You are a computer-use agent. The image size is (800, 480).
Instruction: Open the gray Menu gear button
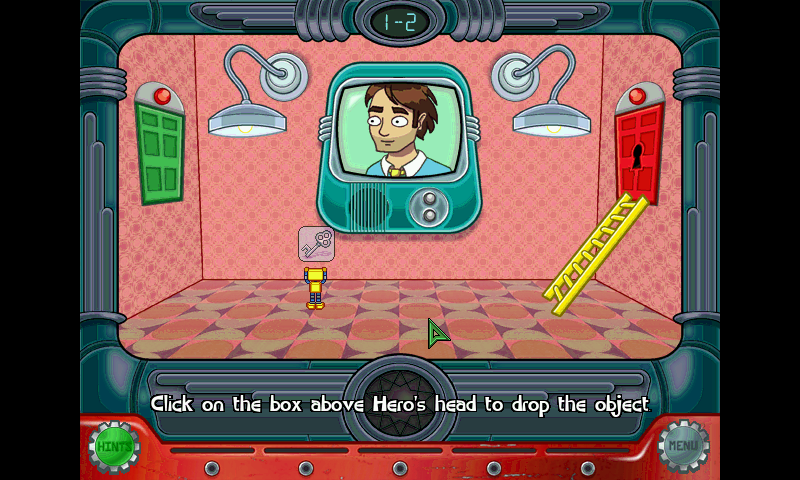click(x=684, y=446)
